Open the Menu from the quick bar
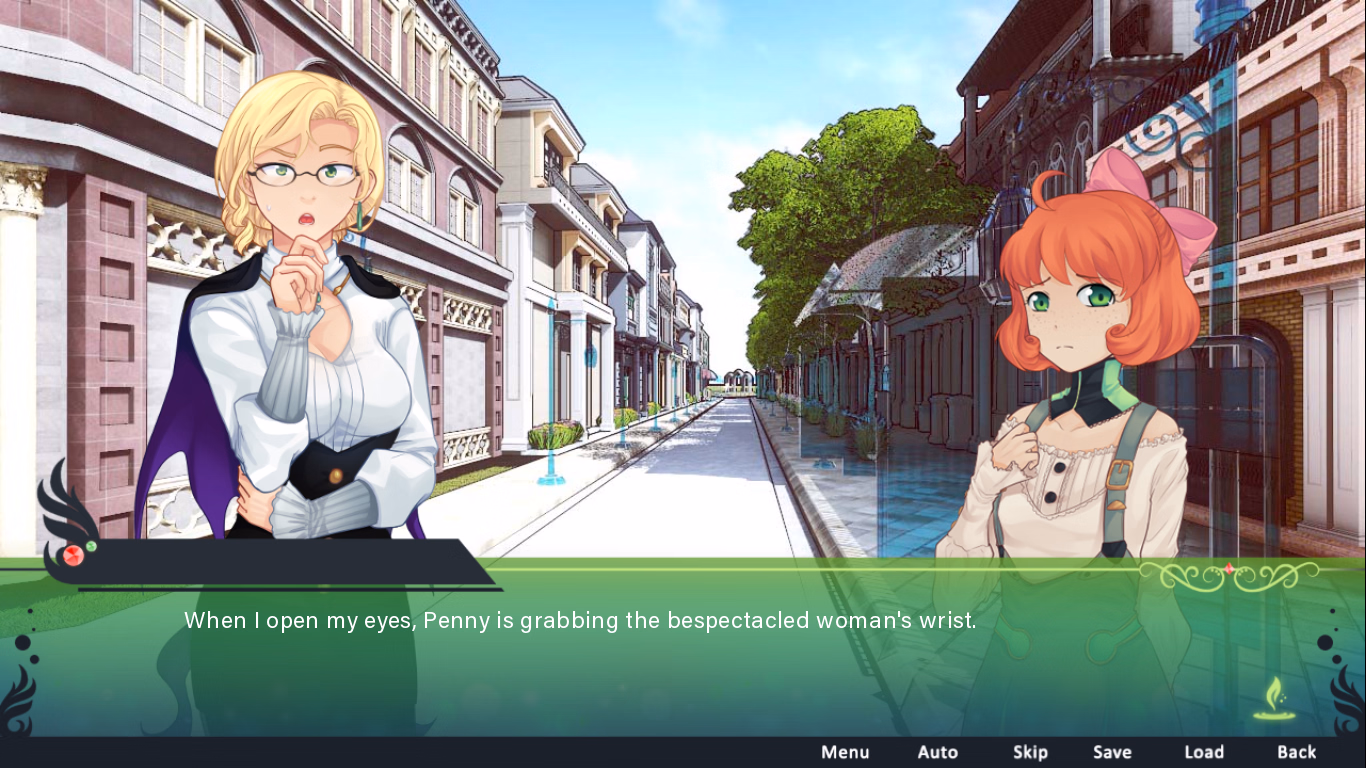This screenshot has width=1366, height=768. pos(845,752)
